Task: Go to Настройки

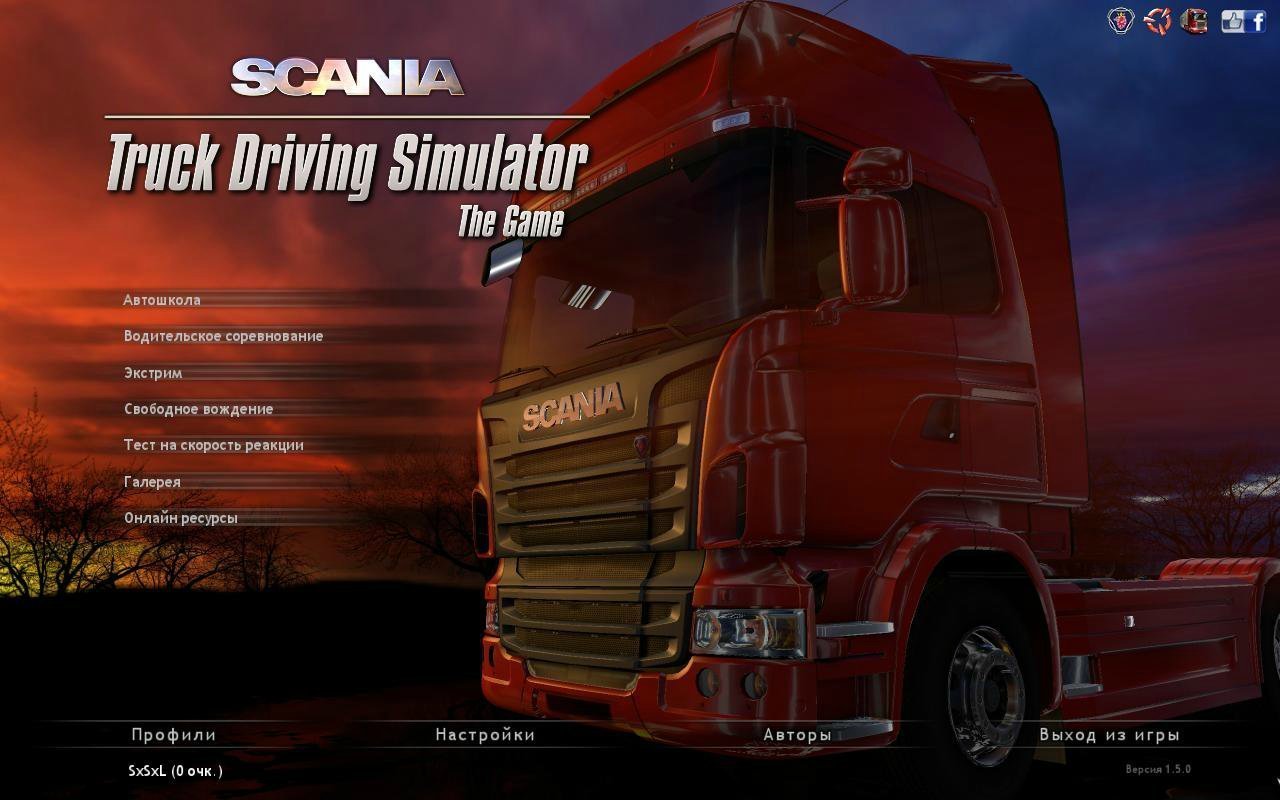Action: coord(485,735)
